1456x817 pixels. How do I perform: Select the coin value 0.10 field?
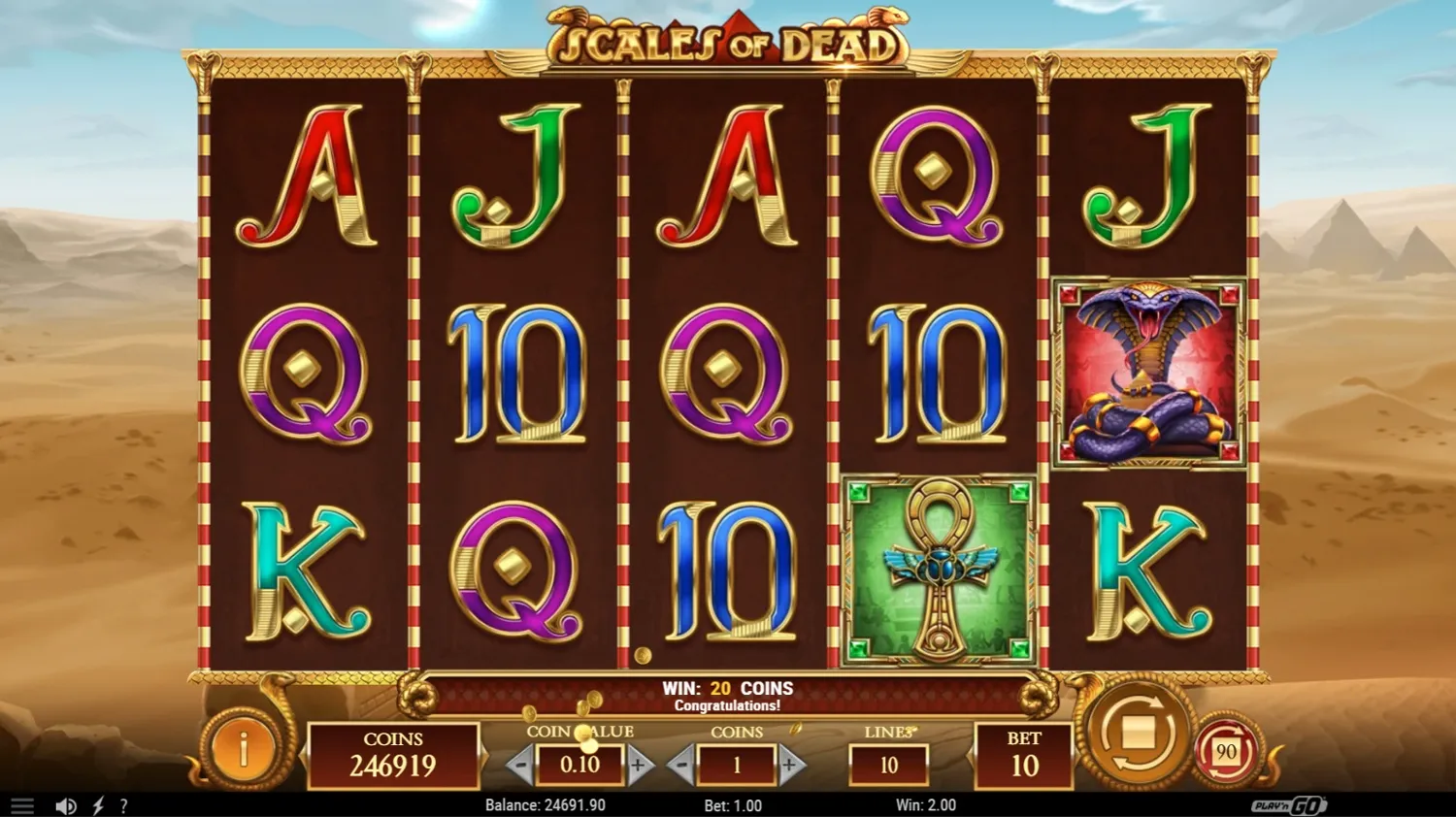pyautogui.click(x=579, y=764)
